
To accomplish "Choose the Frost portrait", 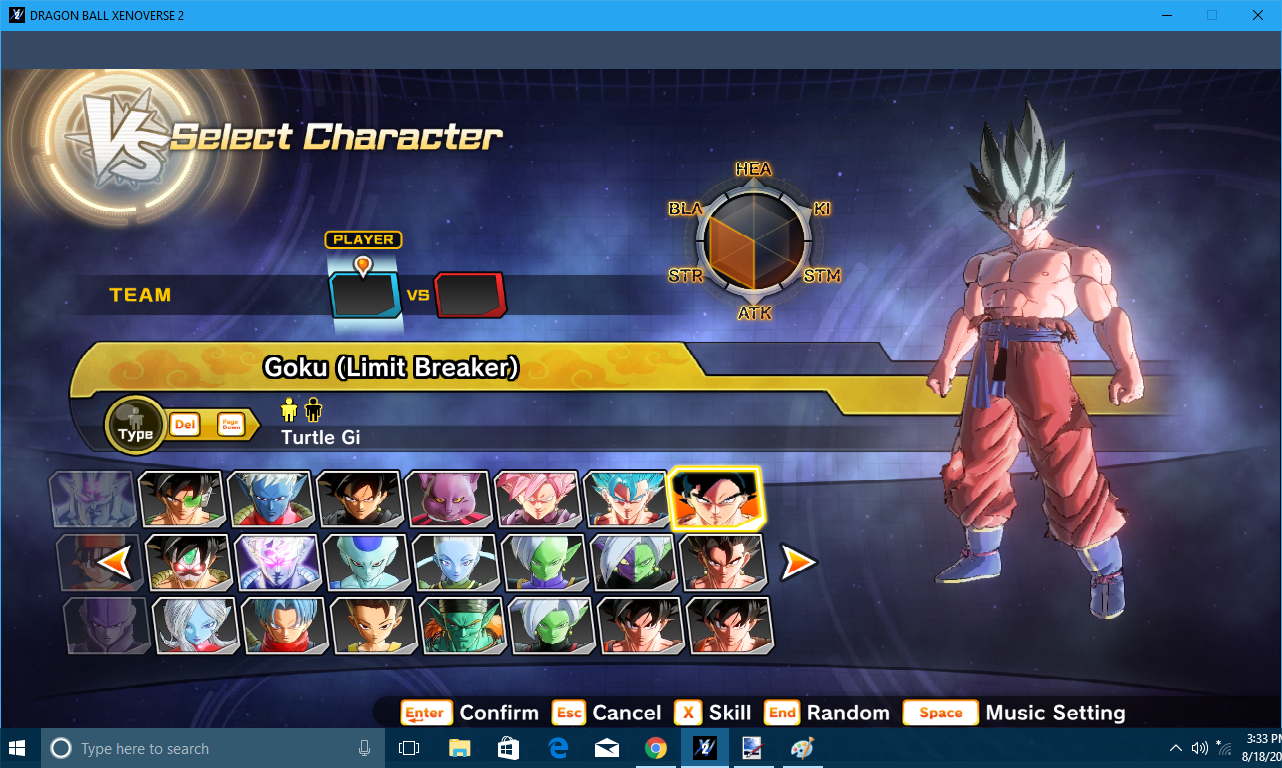I will point(366,562).
